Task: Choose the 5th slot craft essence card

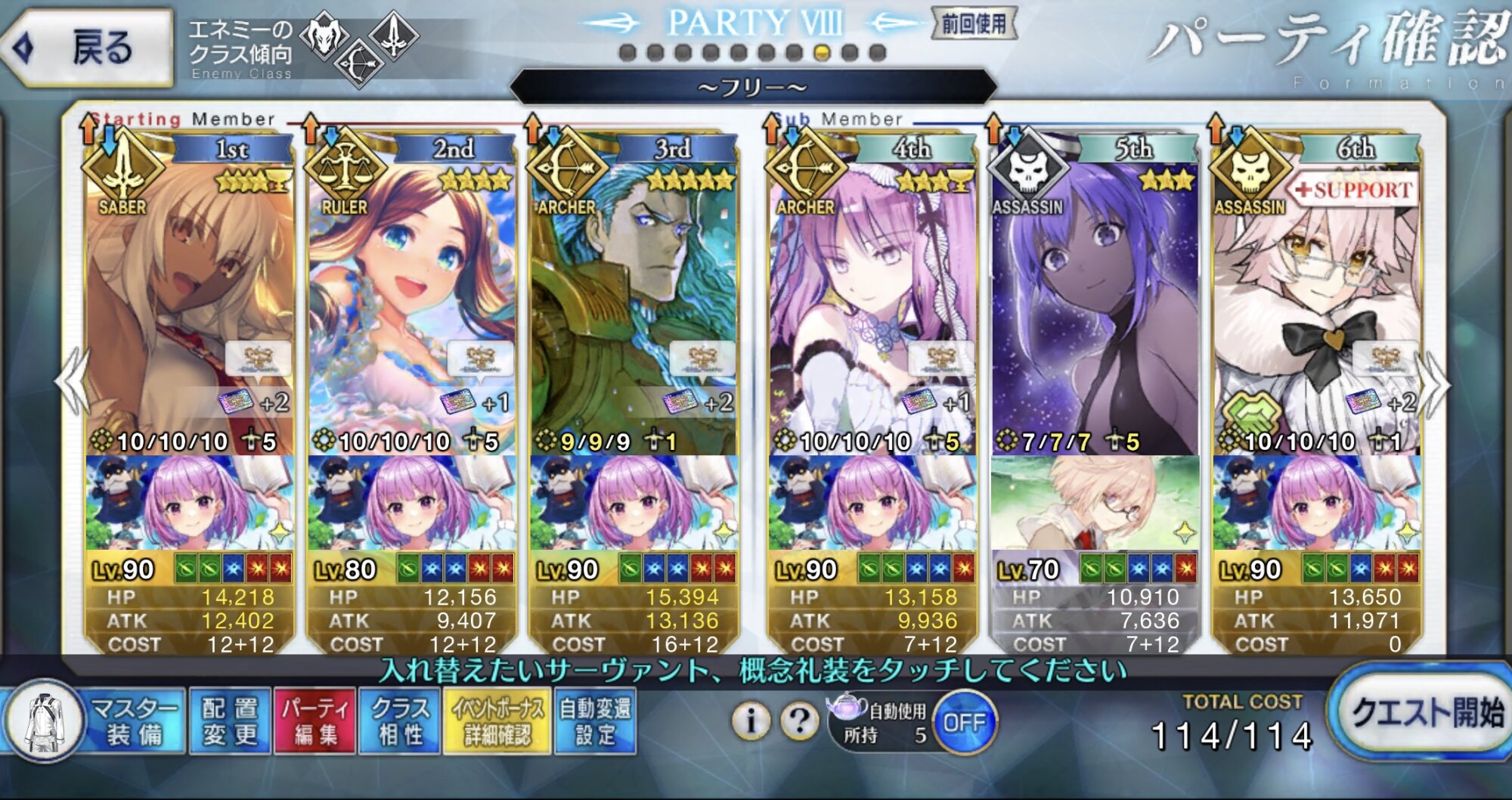Action: [x=1094, y=503]
